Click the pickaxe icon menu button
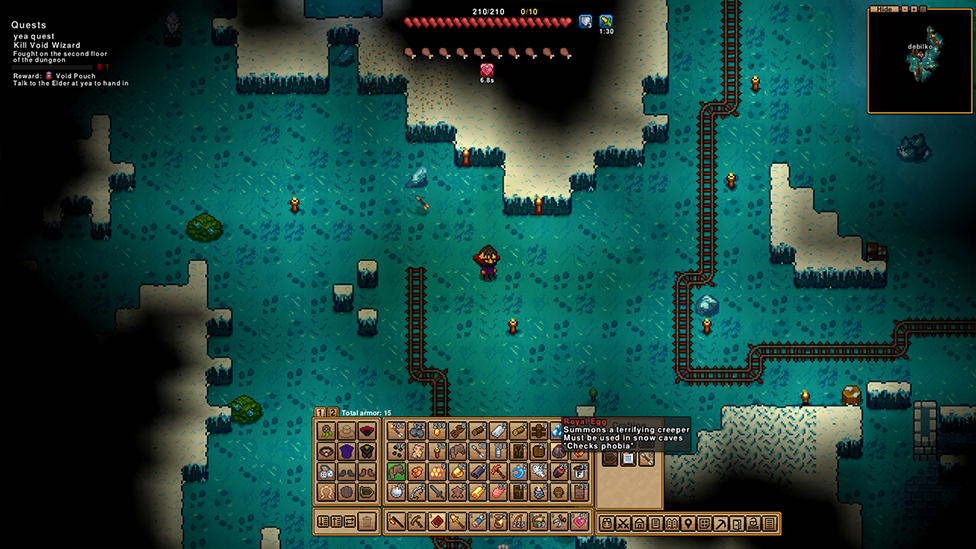 [720, 523]
